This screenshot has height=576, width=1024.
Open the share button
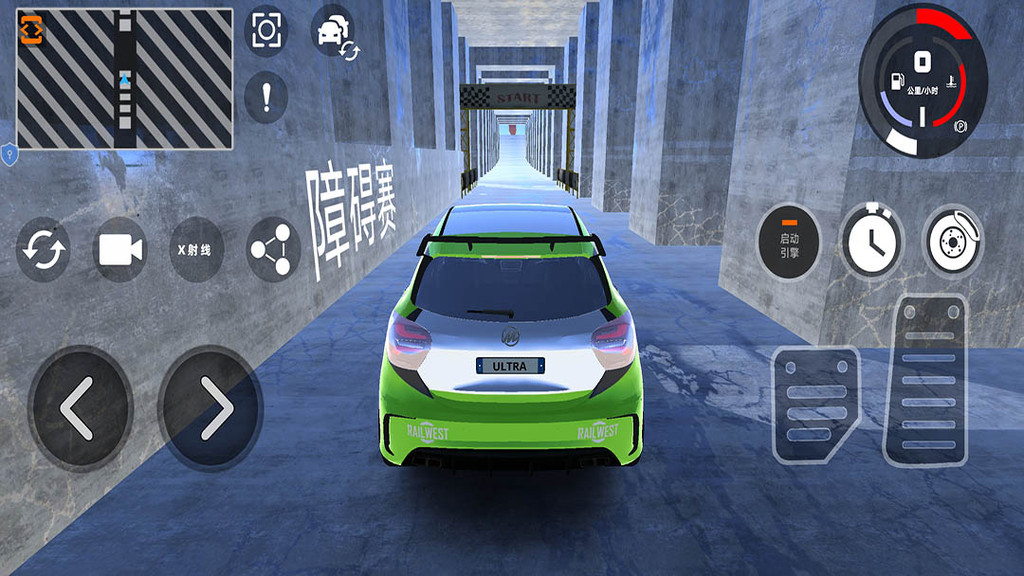(272, 249)
